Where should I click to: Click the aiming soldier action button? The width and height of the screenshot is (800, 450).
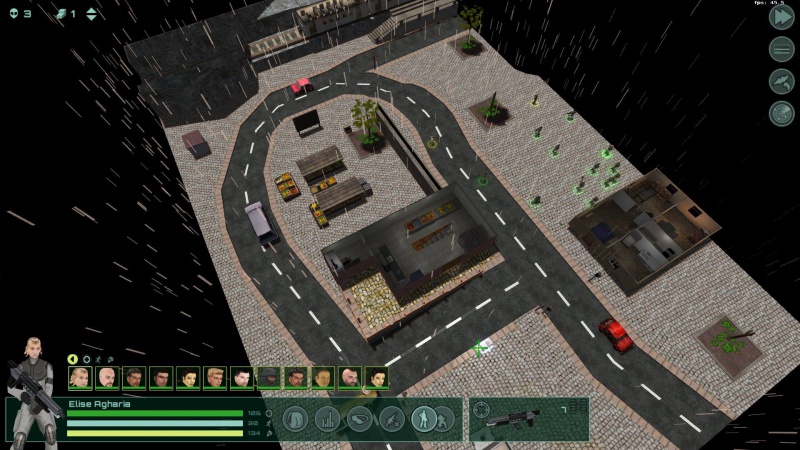(392, 418)
